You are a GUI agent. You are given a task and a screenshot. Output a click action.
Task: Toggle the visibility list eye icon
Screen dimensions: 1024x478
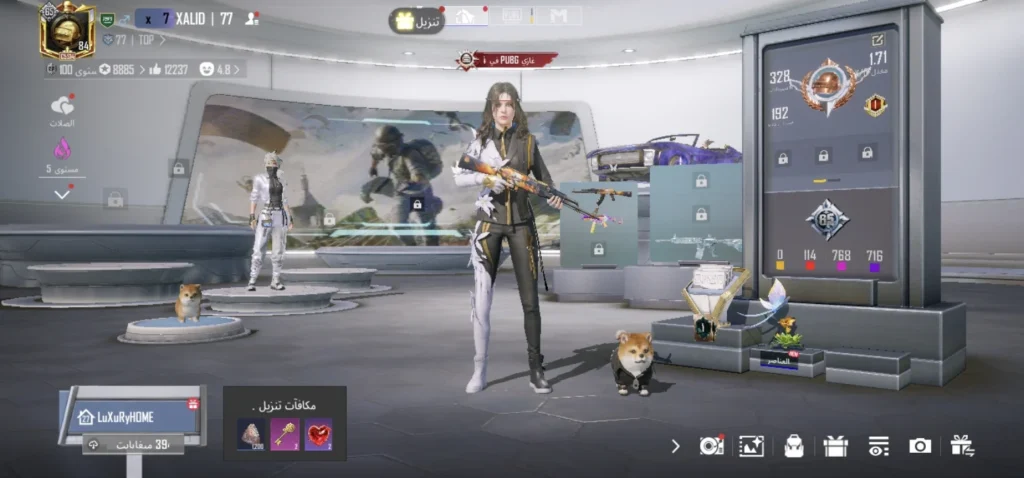[x=878, y=446]
